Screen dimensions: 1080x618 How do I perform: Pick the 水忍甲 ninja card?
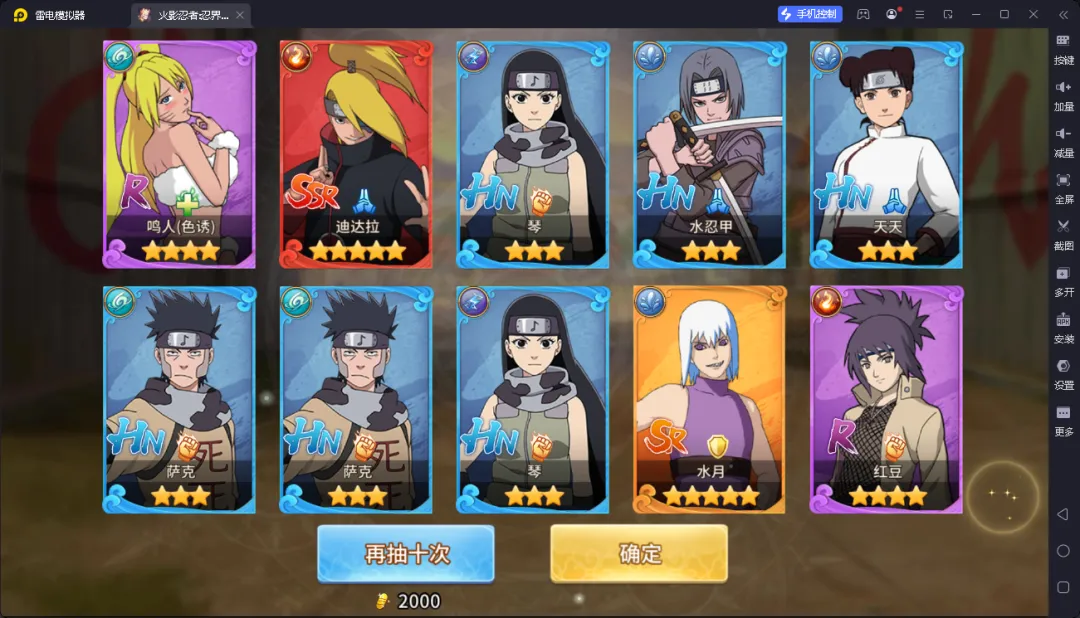[x=710, y=154]
